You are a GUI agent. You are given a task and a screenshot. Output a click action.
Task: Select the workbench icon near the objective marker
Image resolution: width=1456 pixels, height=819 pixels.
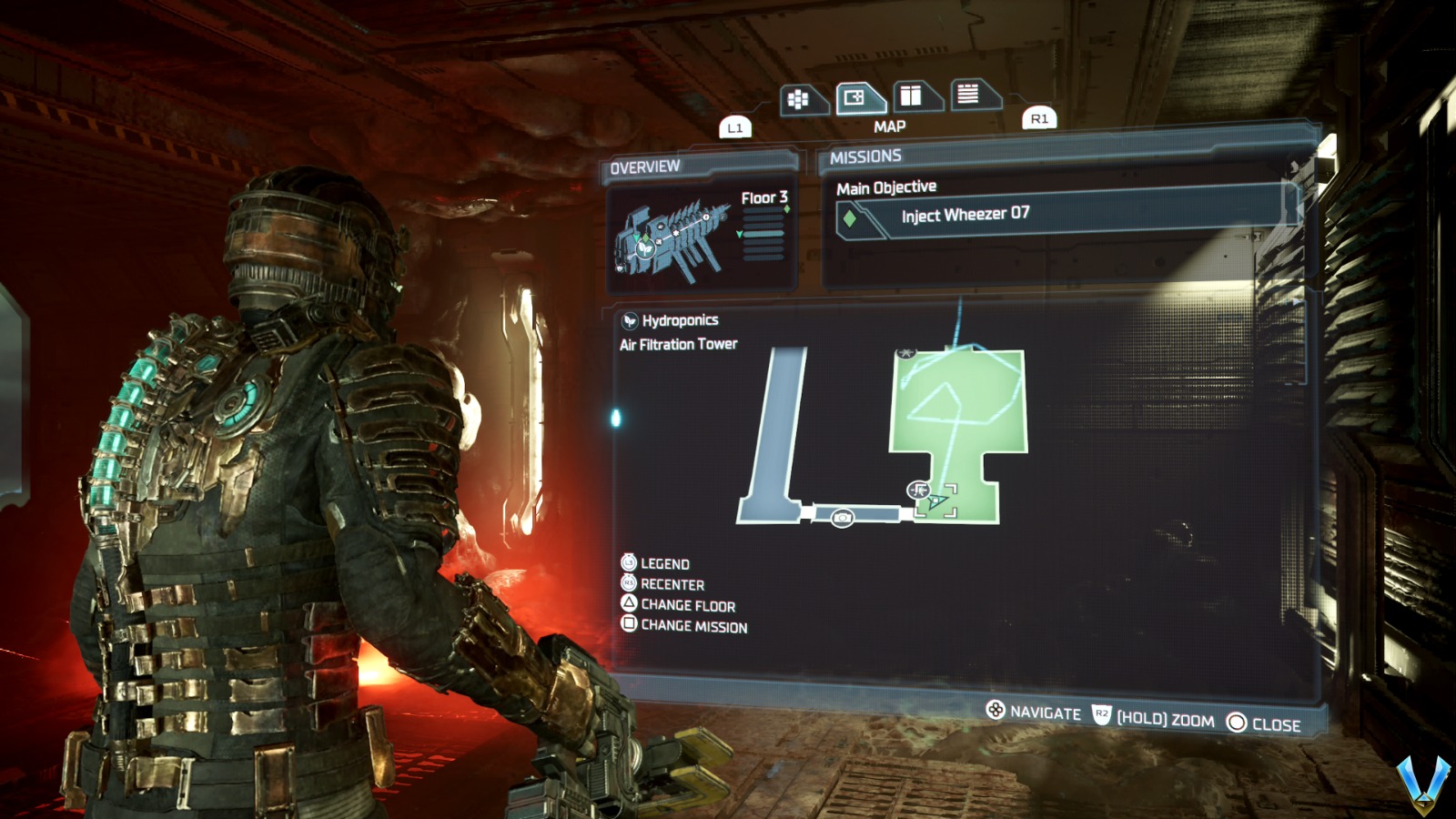click(917, 490)
